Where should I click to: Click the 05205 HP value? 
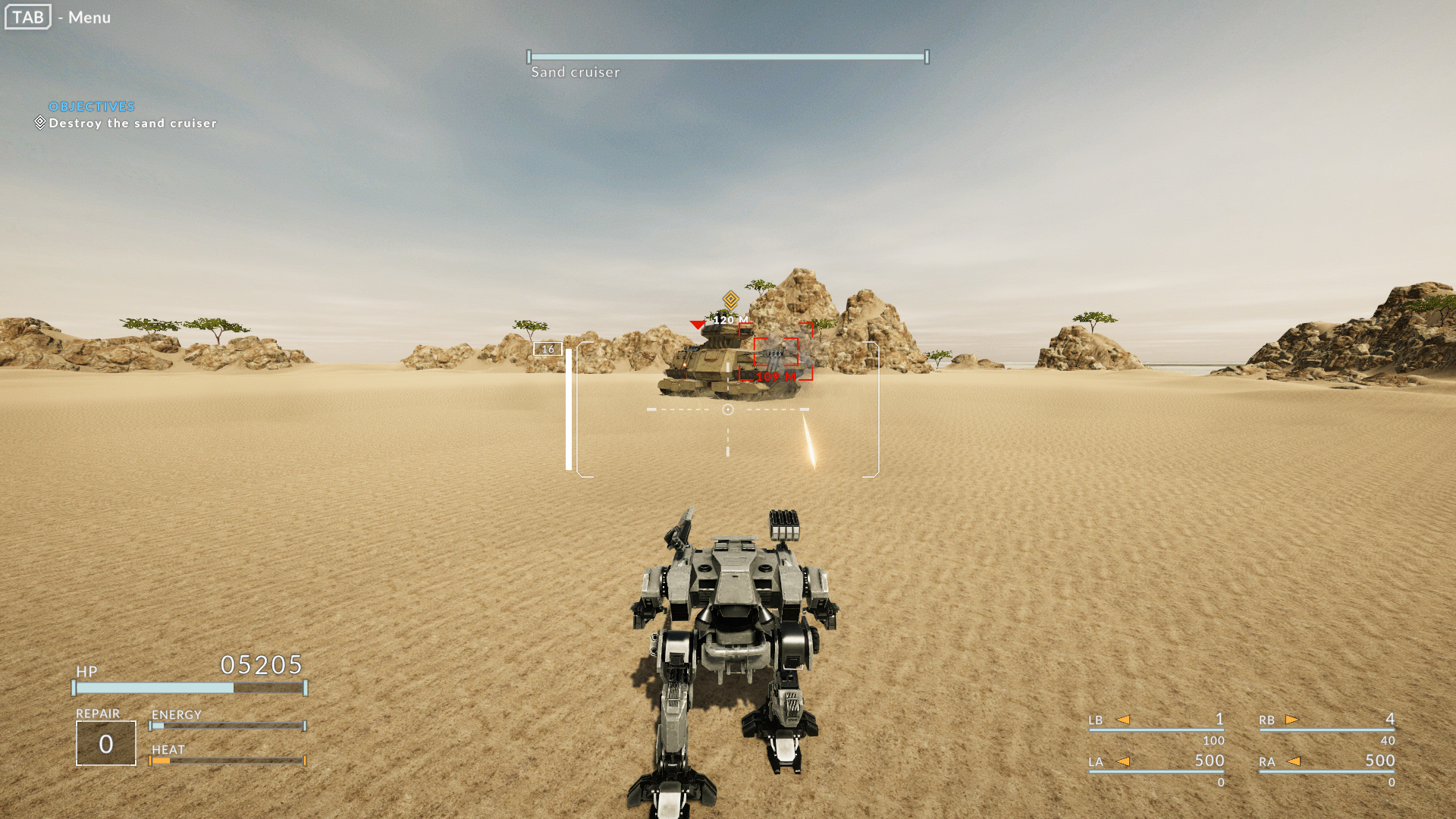point(261,665)
